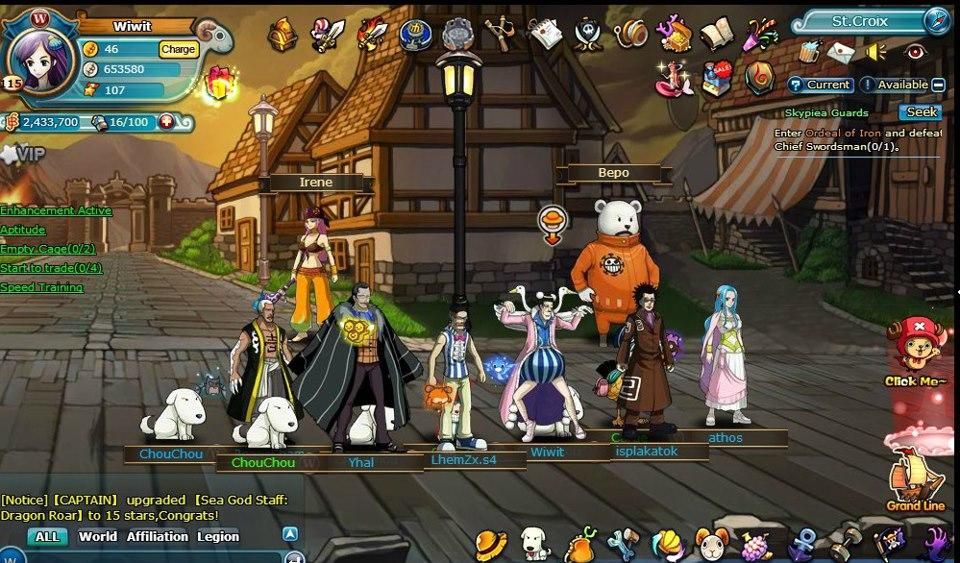This screenshot has height=563, width=960.
Task: Open the straw hat menu icon
Action: 490,545
